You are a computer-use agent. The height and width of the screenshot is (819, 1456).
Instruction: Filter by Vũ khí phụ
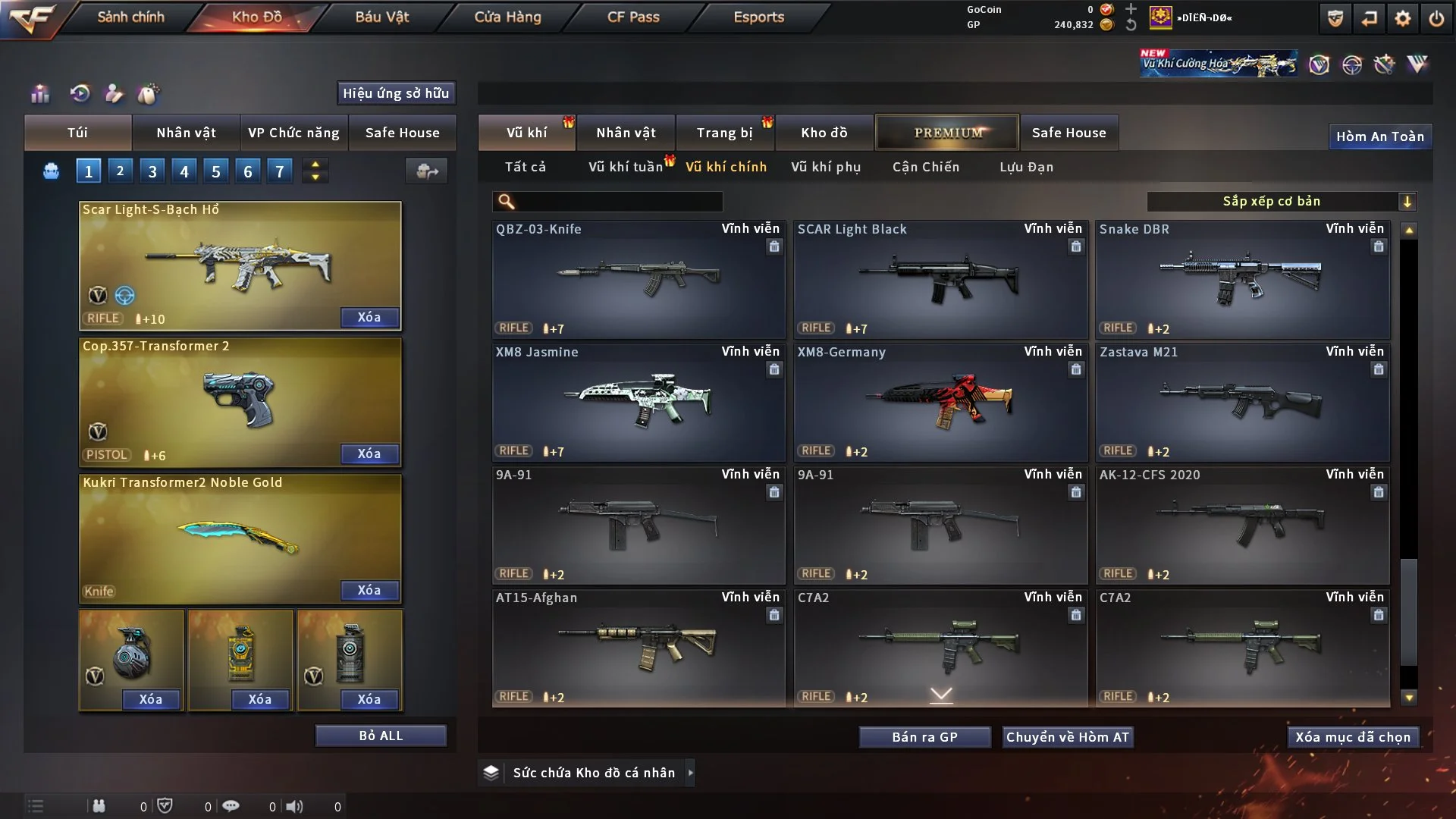click(x=826, y=167)
